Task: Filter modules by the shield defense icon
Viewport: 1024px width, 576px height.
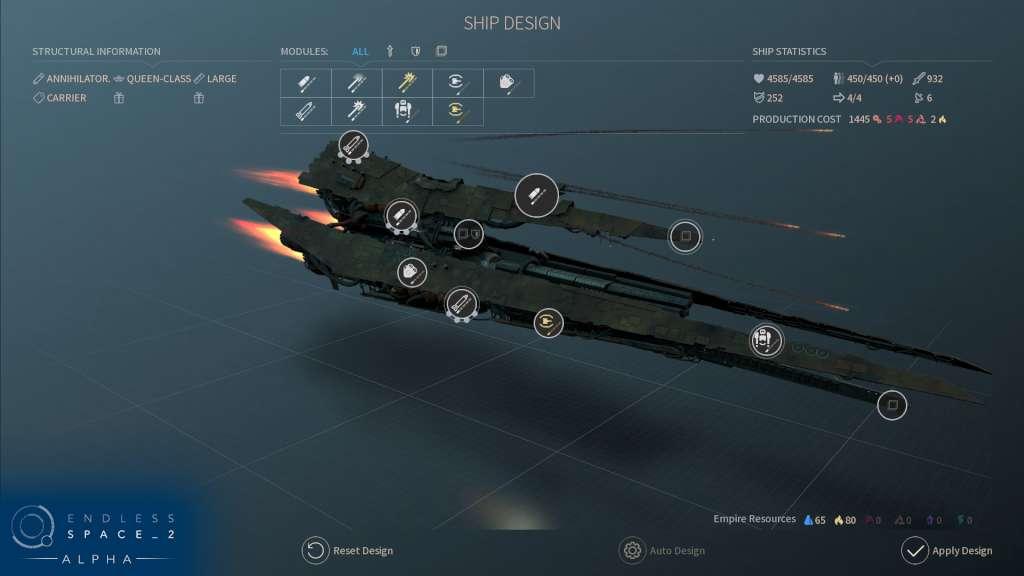Action: point(415,51)
